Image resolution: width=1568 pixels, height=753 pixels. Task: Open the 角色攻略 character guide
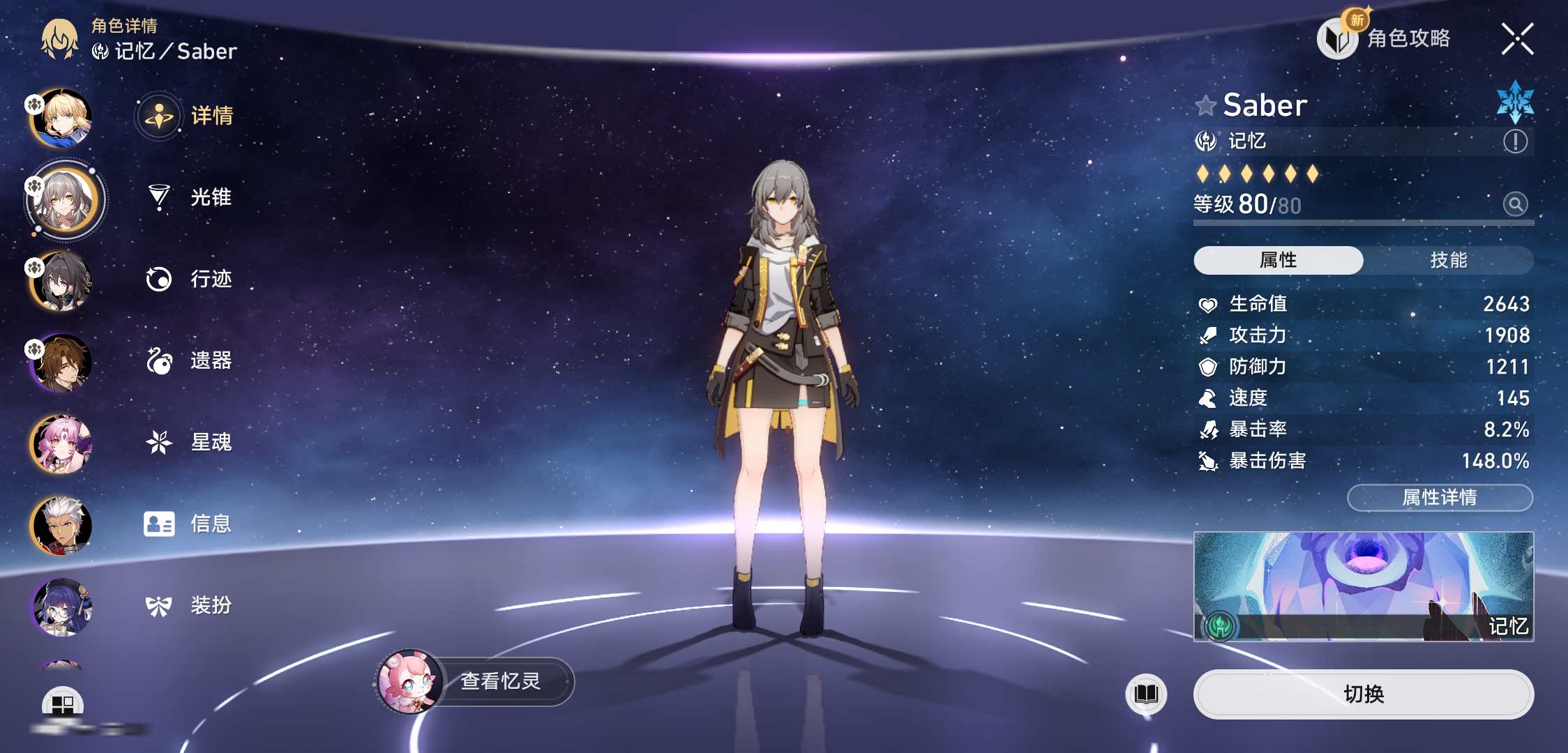1385,38
